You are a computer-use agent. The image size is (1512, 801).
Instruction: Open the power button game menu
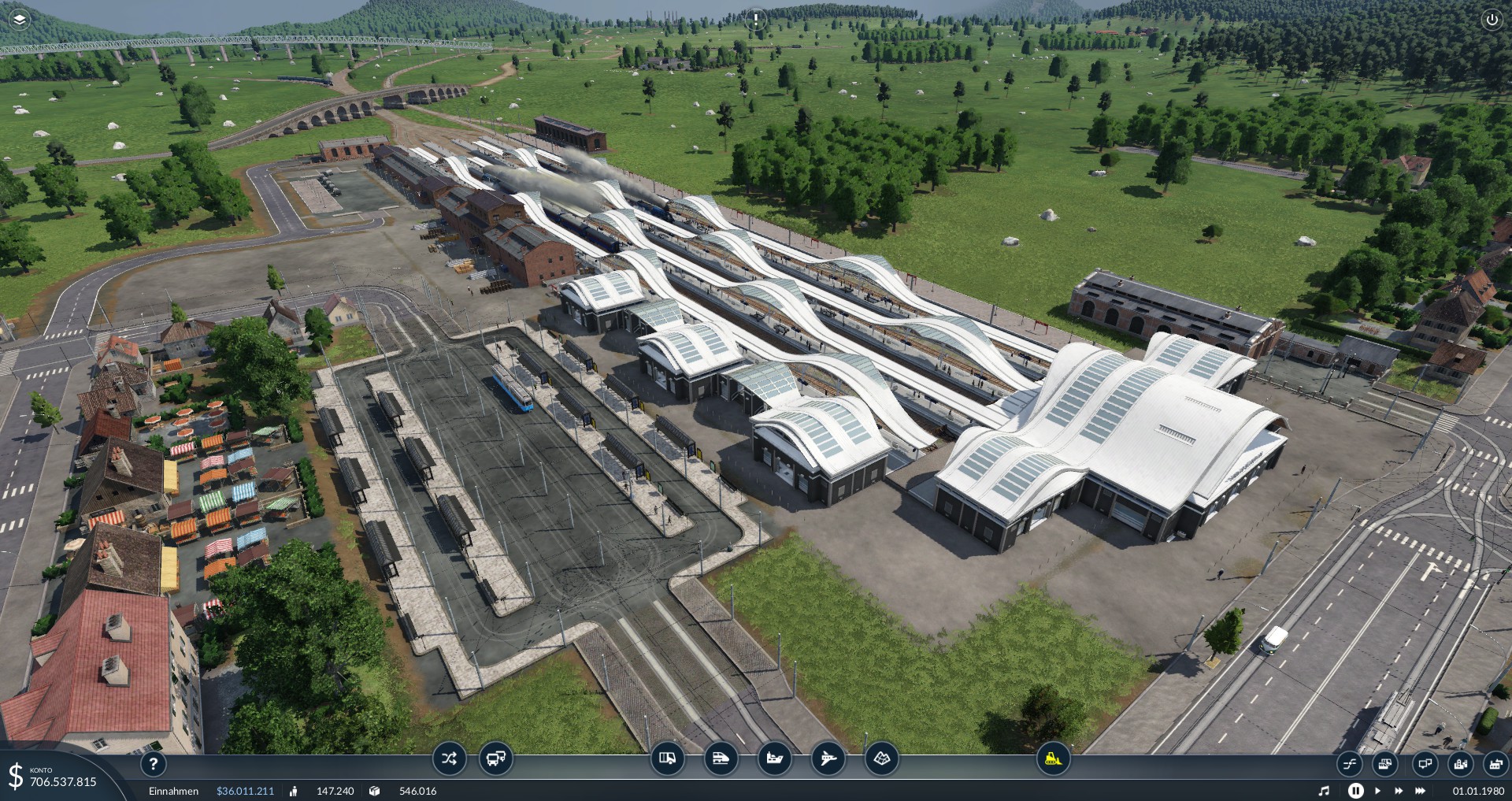pyautogui.click(x=1492, y=20)
